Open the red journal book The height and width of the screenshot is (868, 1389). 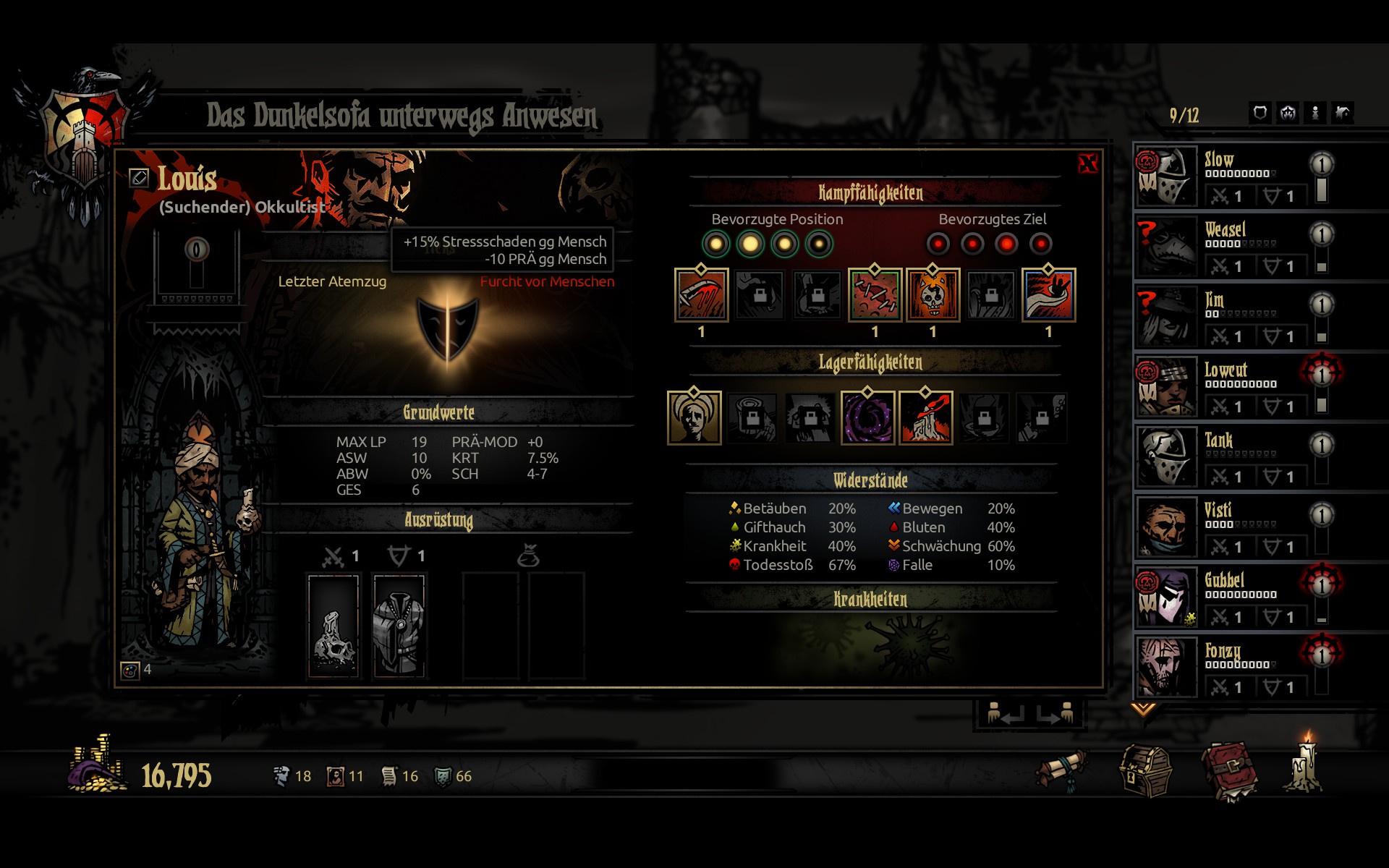pyautogui.click(x=1228, y=771)
